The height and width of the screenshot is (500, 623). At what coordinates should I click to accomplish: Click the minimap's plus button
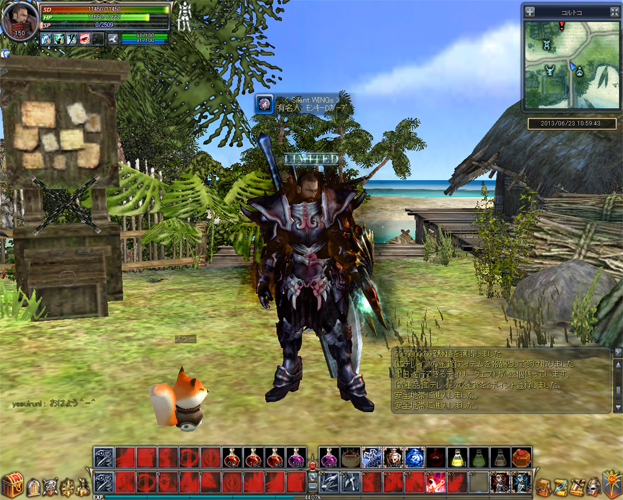(x=528, y=11)
